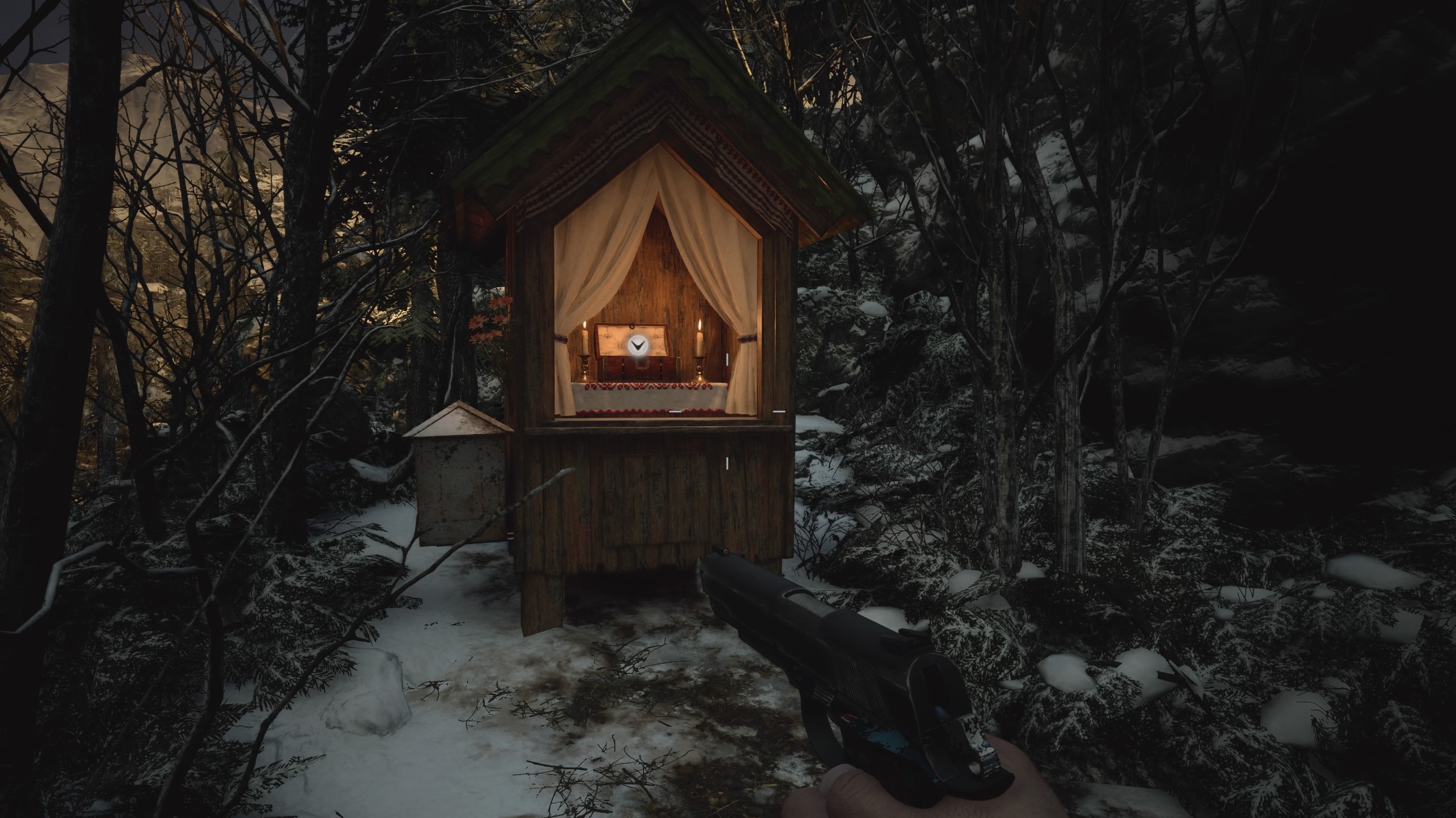
Task: Select the glowing interaction marker on the chest
Action: [636, 346]
